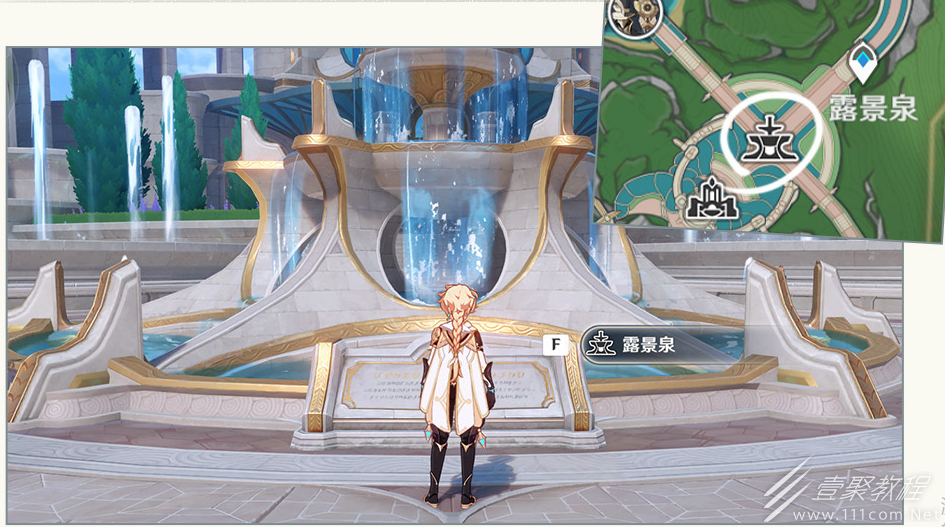945x527 pixels.
Task: Click the castle-shaped building marker on the map
Action: (713, 198)
